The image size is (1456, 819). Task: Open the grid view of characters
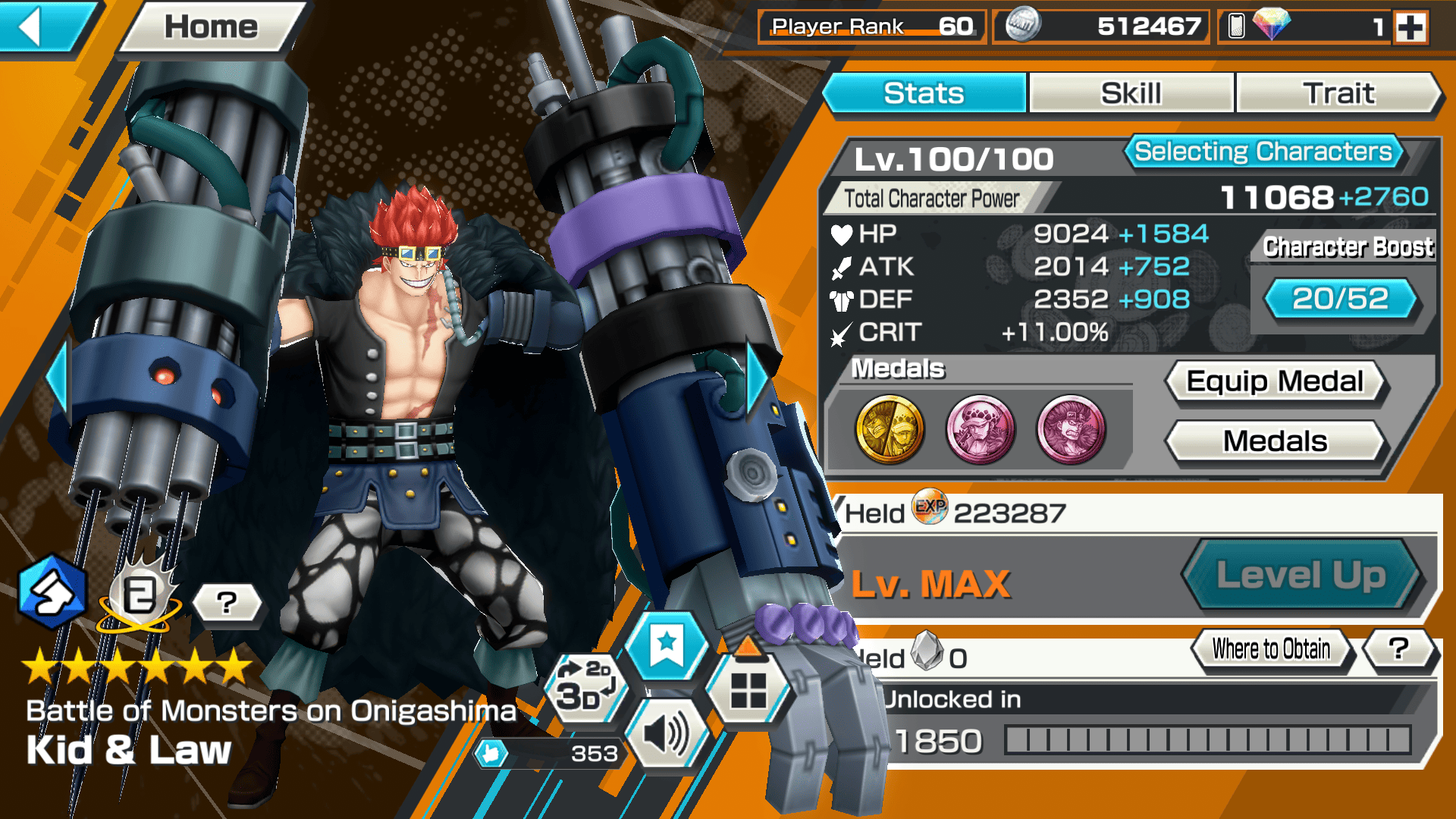(748, 690)
